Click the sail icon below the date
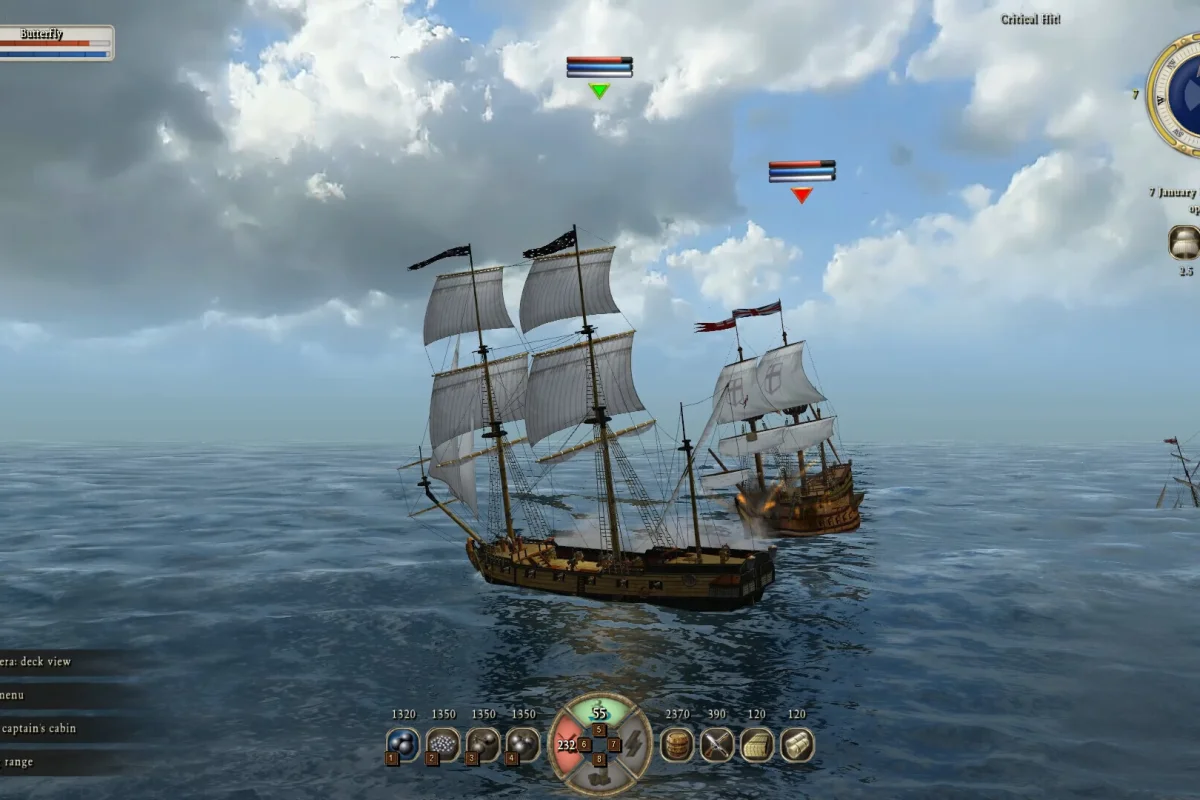Viewport: 1200px width, 800px height. pyautogui.click(x=1184, y=242)
